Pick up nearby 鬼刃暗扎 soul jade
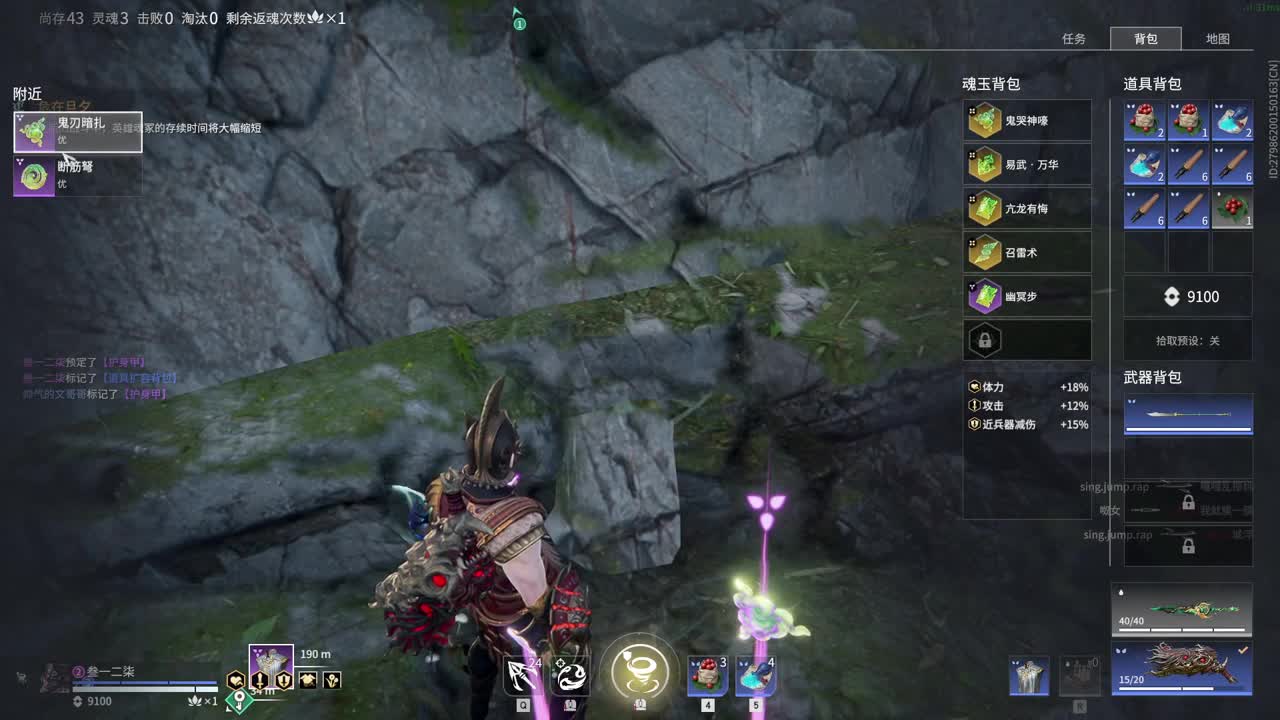Image resolution: width=1280 pixels, height=720 pixels. pos(78,132)
